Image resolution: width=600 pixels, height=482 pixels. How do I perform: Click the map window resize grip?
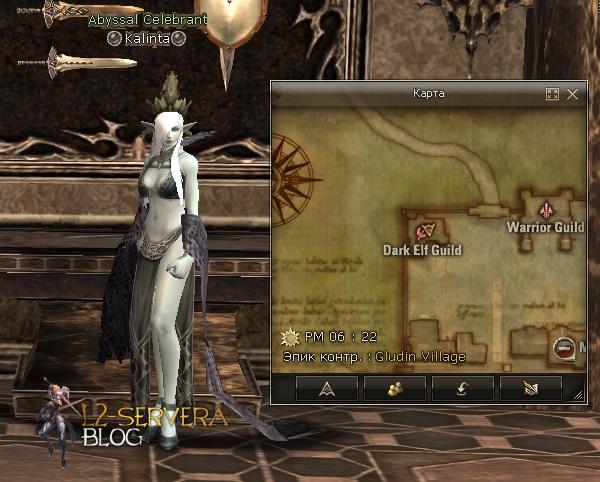[x=578, y=396]
